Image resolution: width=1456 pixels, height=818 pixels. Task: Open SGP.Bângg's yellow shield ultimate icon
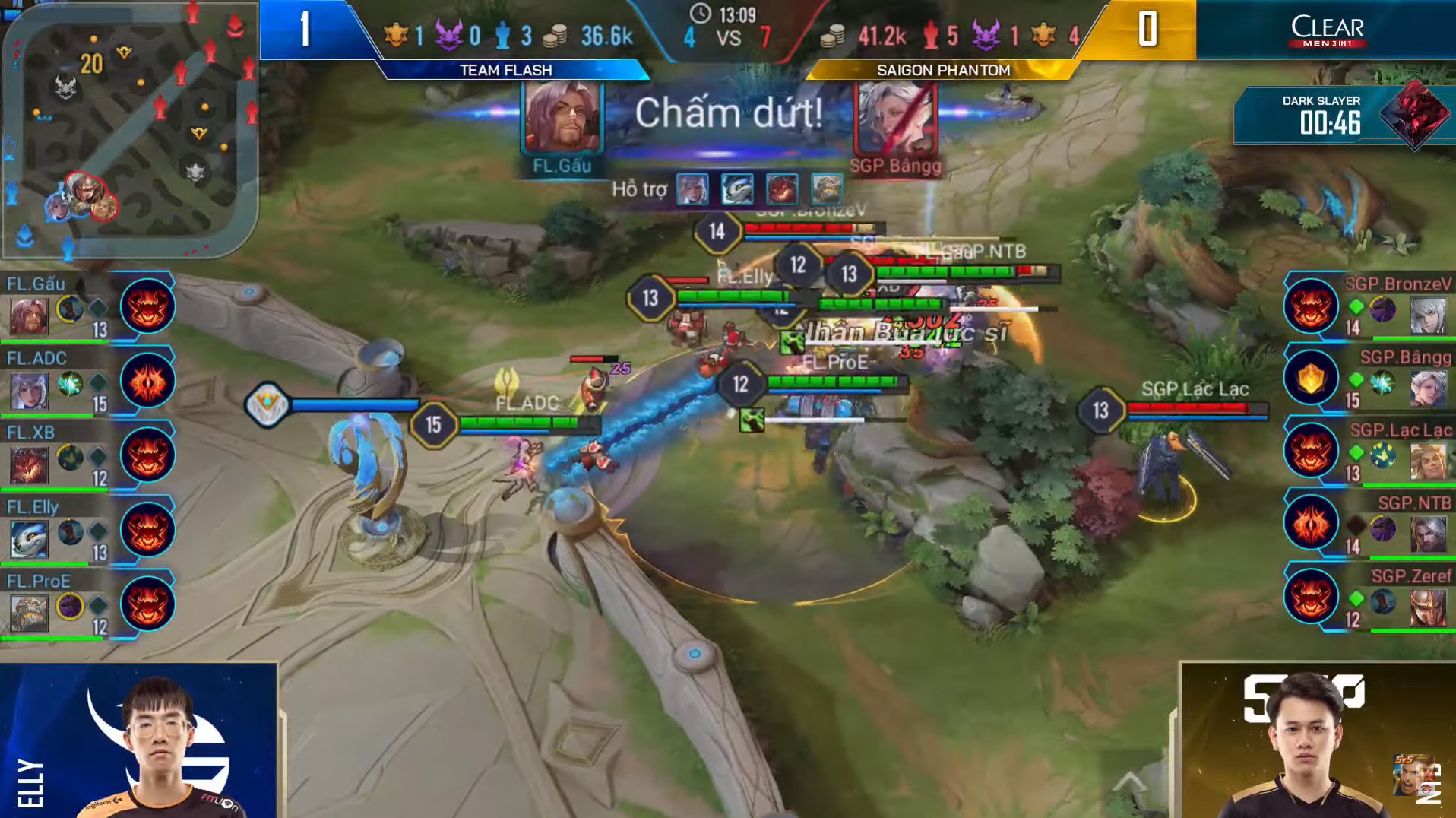1311,378
